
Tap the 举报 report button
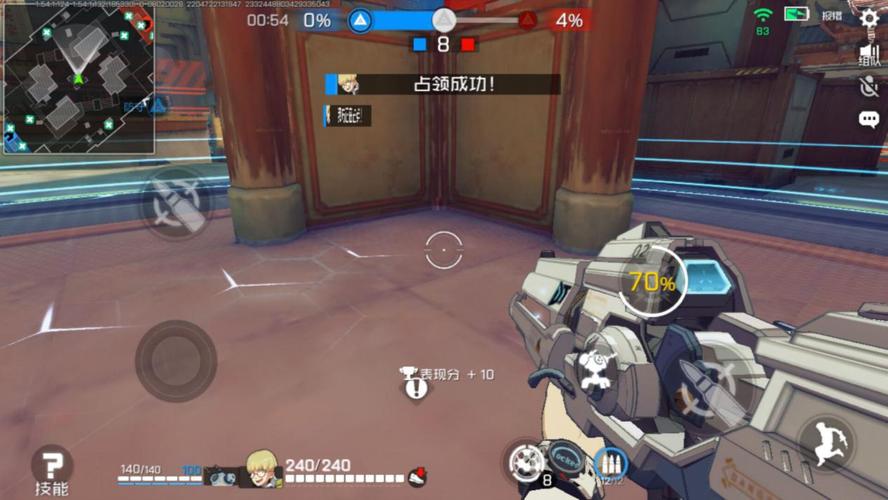pyautogui.click(x=832, y=15)
